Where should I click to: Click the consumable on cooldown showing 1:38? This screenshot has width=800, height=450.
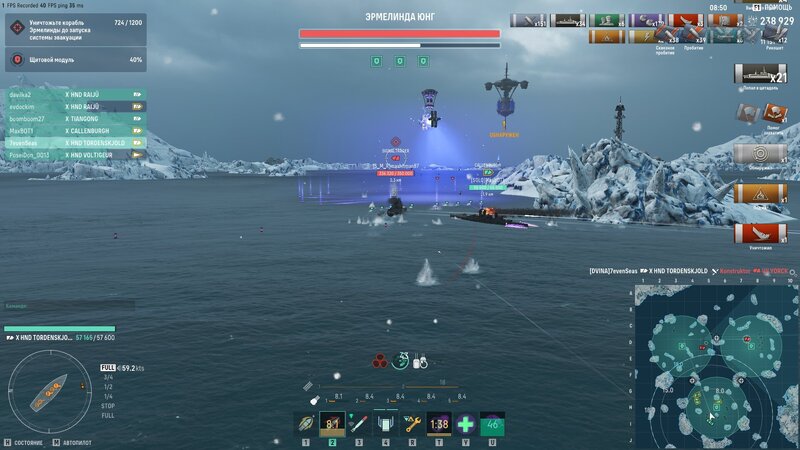pyautogui.click(x=438, y=423)
